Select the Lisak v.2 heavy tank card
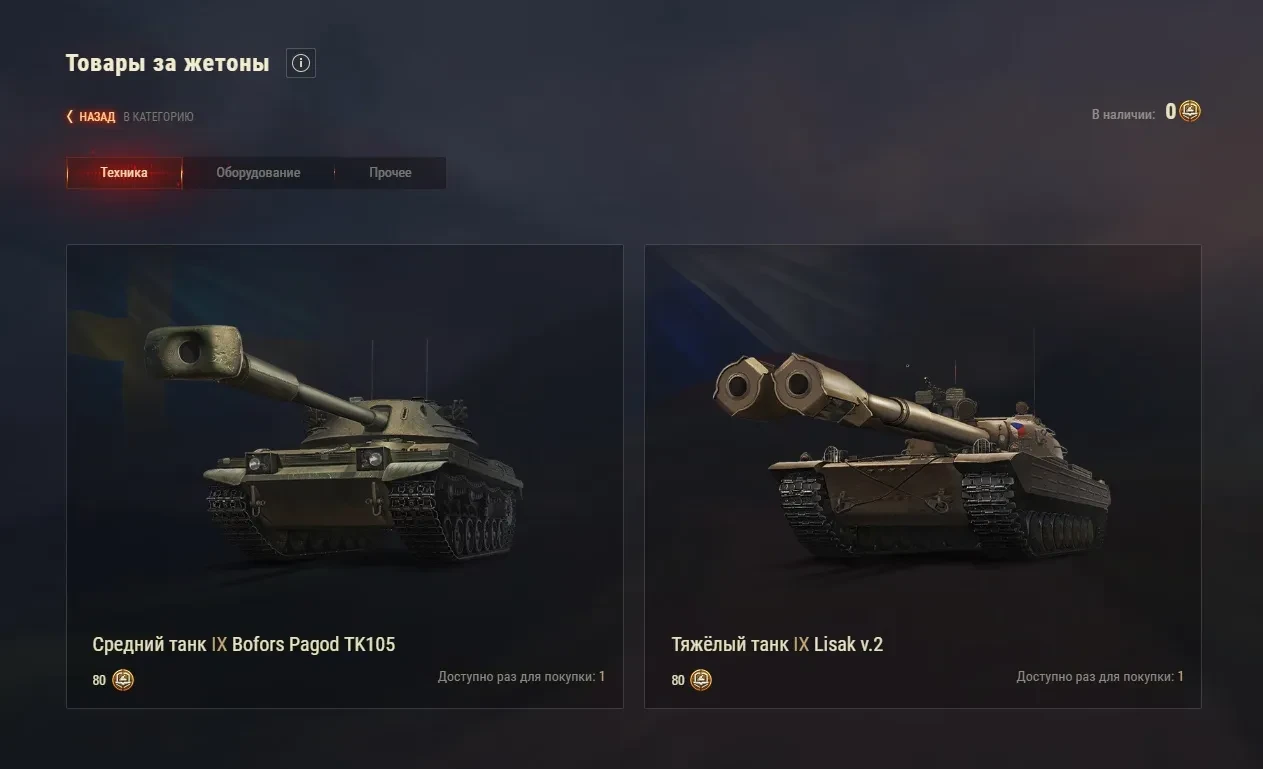The height and width of the screenshot is (769, 1263). [922, 476]
